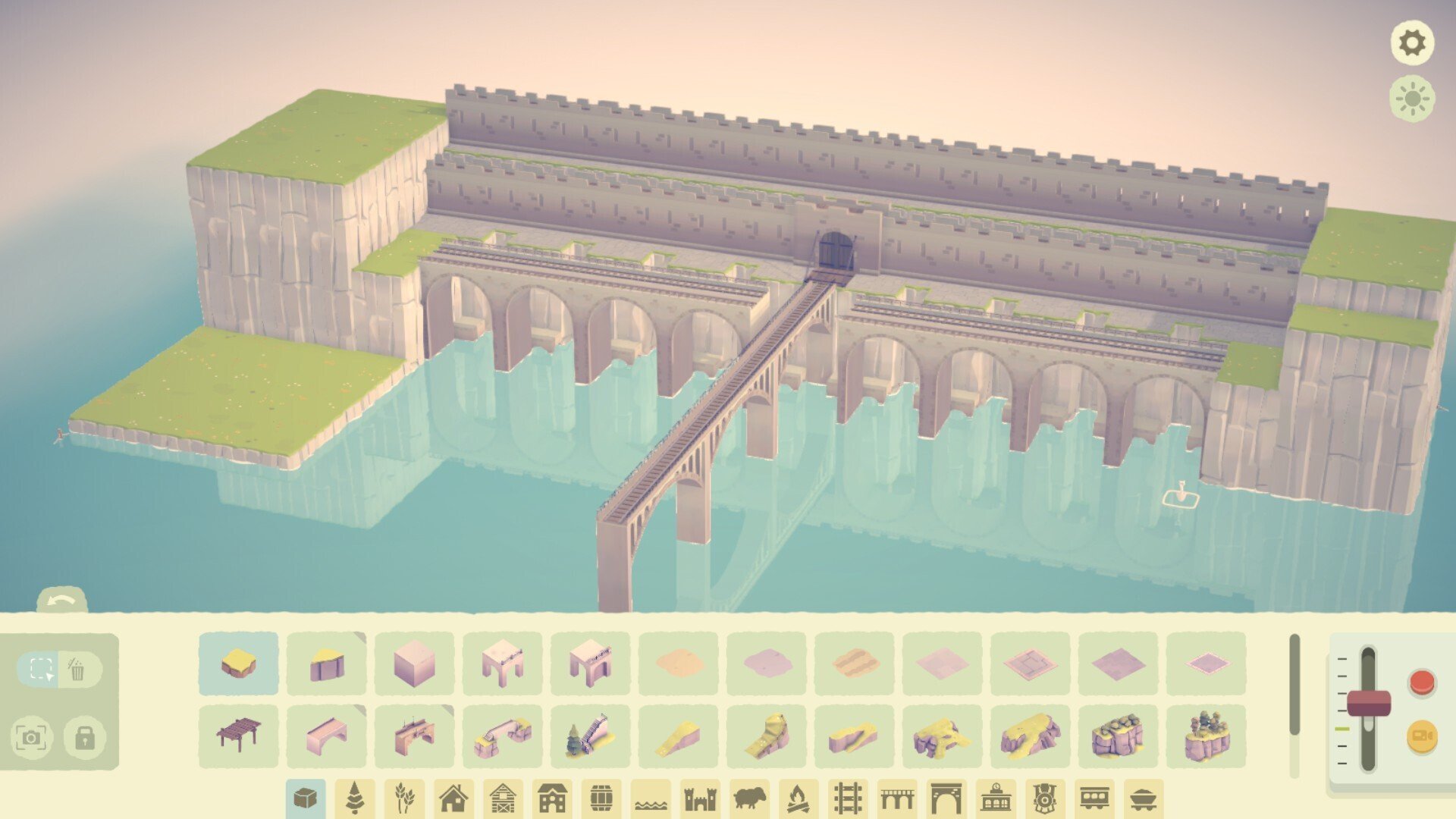Open the settings gear

1414,43
